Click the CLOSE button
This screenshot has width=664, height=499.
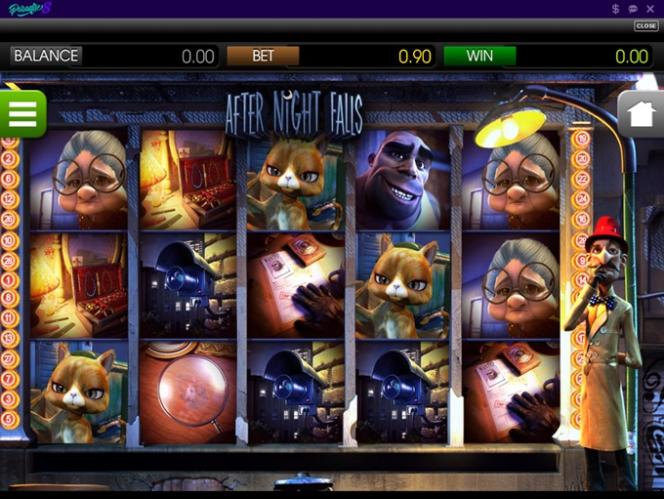point(645,26)
